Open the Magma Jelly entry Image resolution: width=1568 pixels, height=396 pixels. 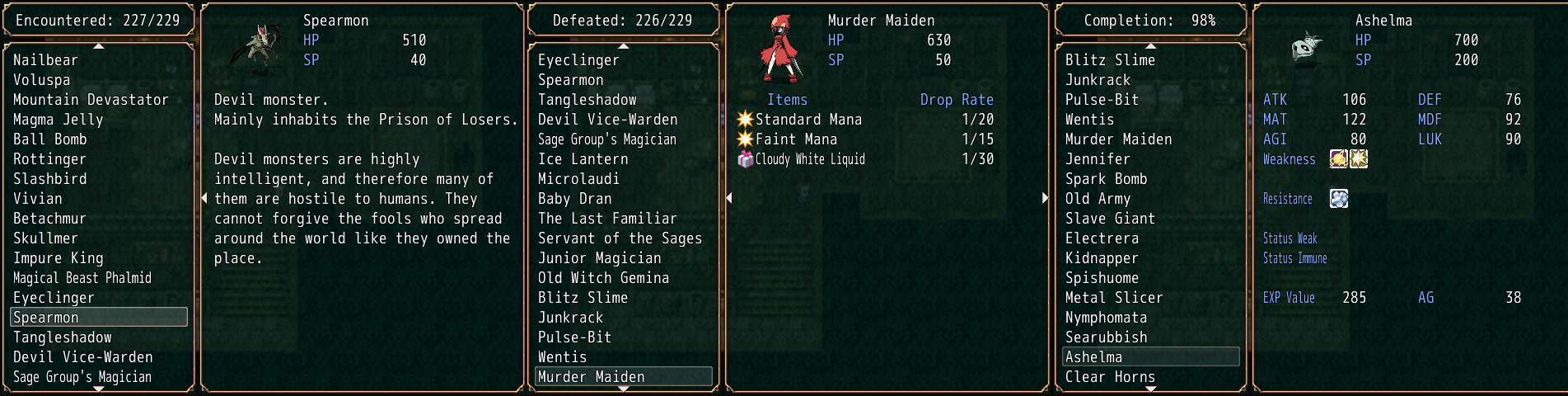58,120
